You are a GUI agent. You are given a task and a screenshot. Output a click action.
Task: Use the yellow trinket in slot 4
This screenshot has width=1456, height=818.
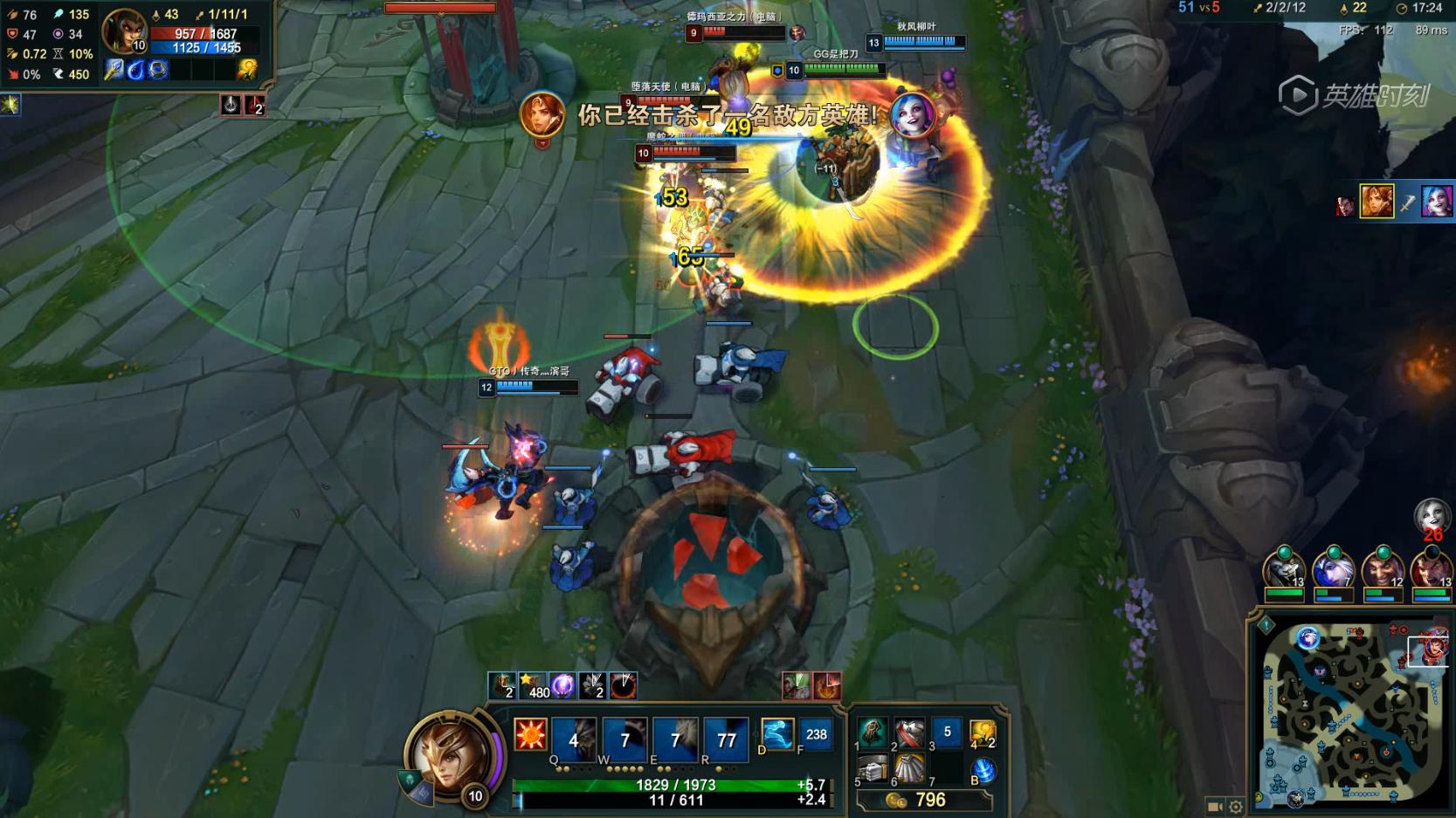pos(983,733)
